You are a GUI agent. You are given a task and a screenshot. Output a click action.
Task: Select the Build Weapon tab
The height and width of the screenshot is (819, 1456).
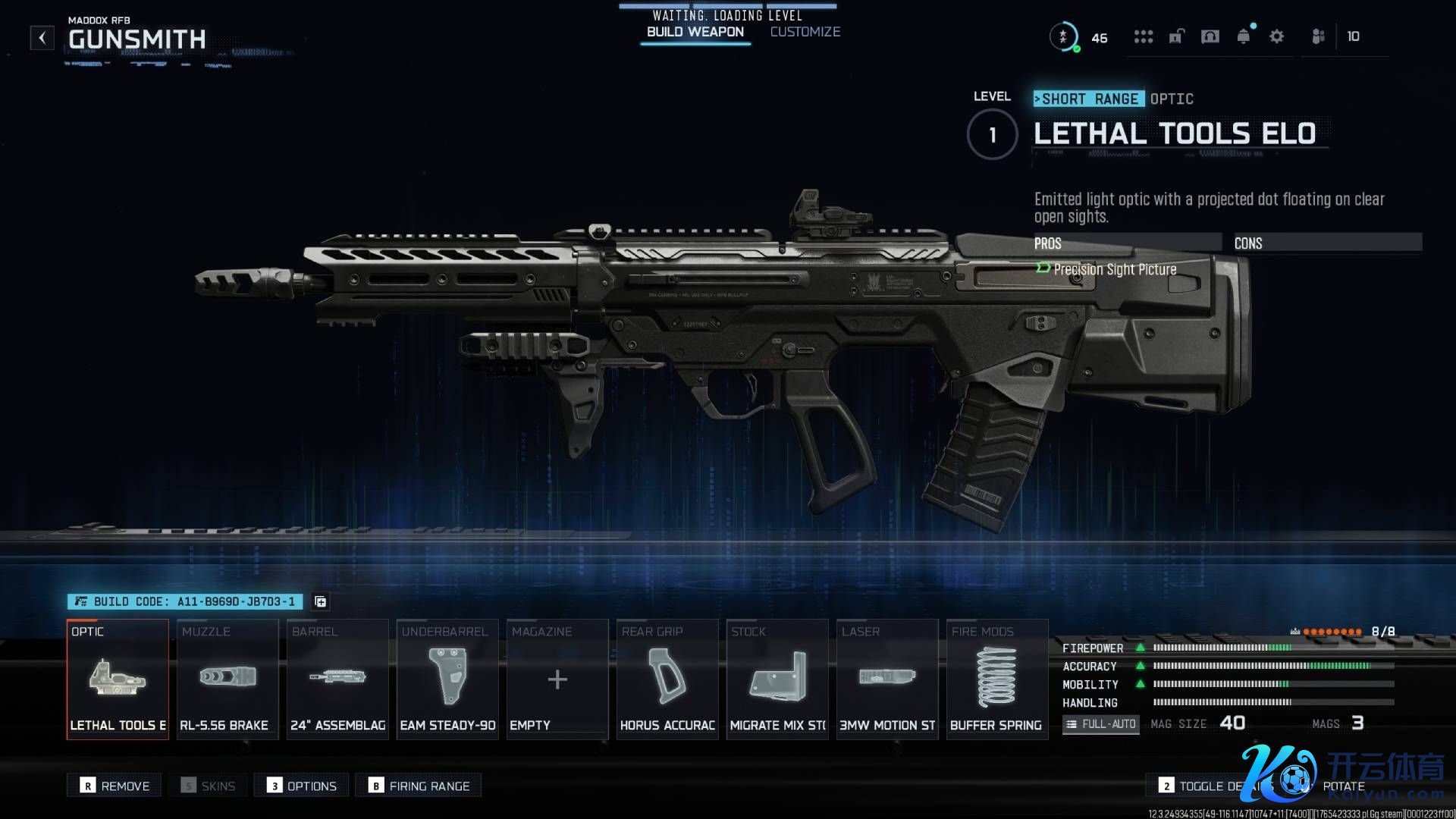click(695, 32)
